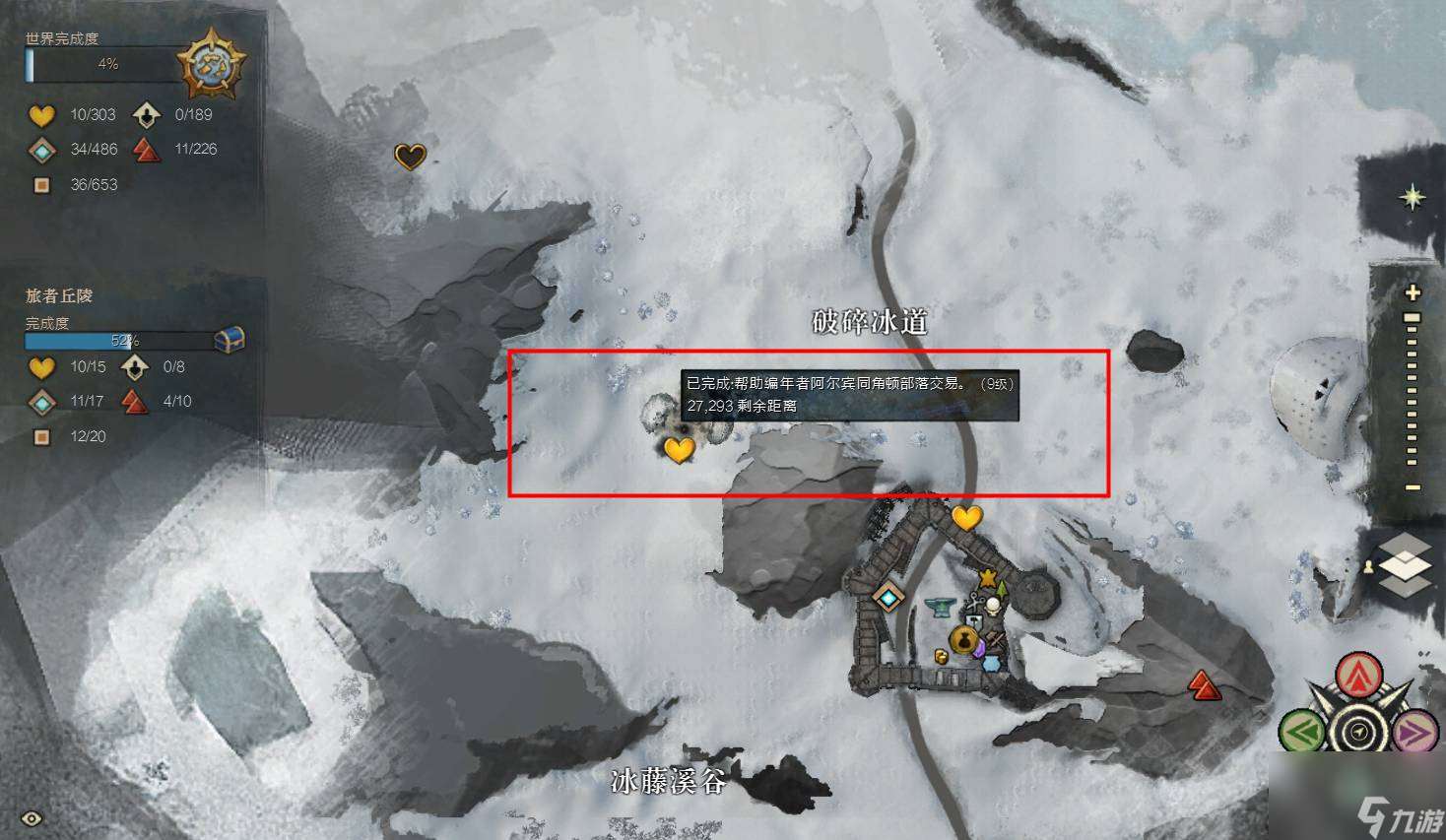1446x840 pixels.
Task: Select the gold heart at the fort gate
Action: tap(966, 517)
